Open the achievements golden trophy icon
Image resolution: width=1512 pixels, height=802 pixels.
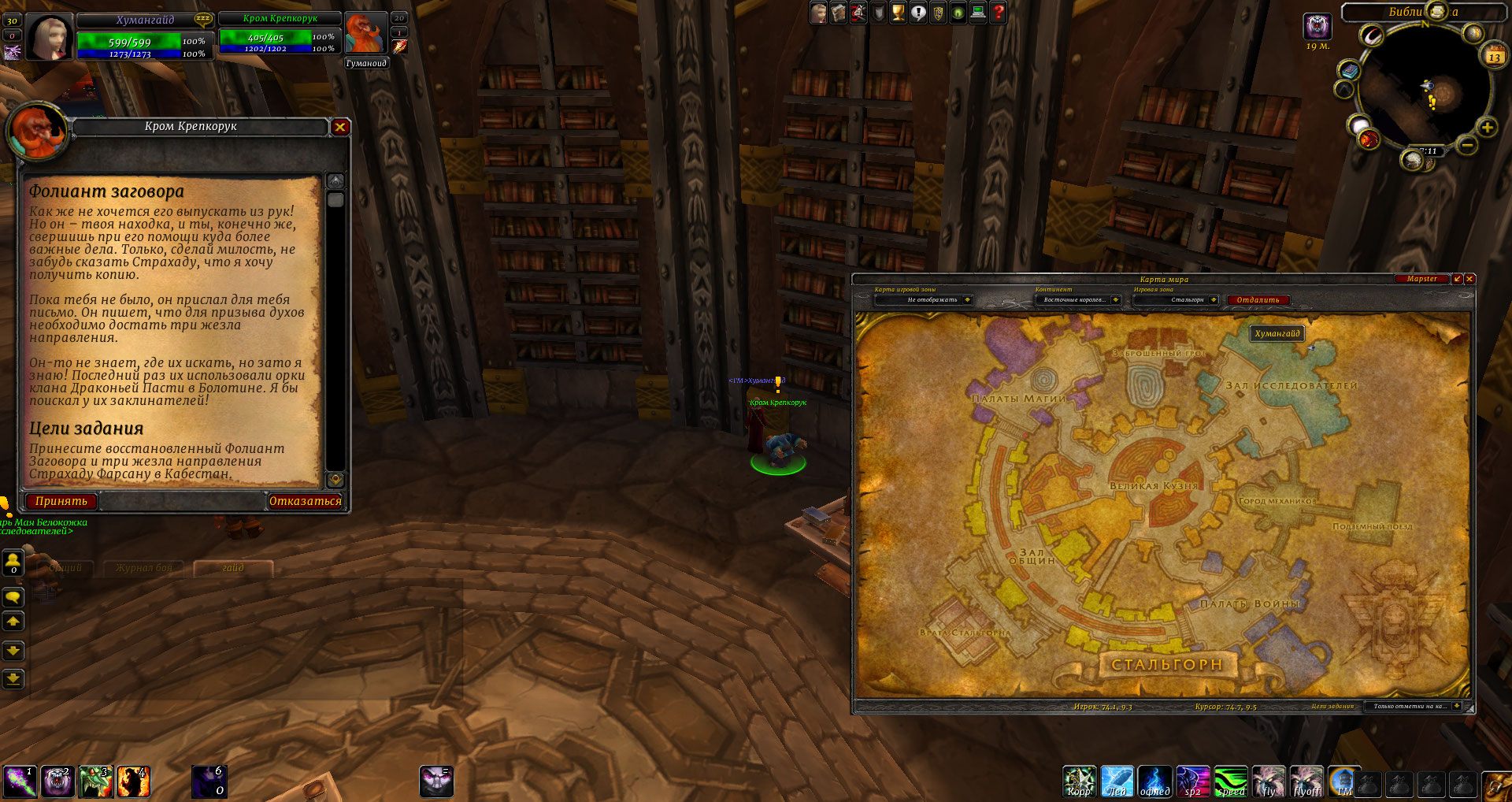pyautogui.click(x=898, y=13)
